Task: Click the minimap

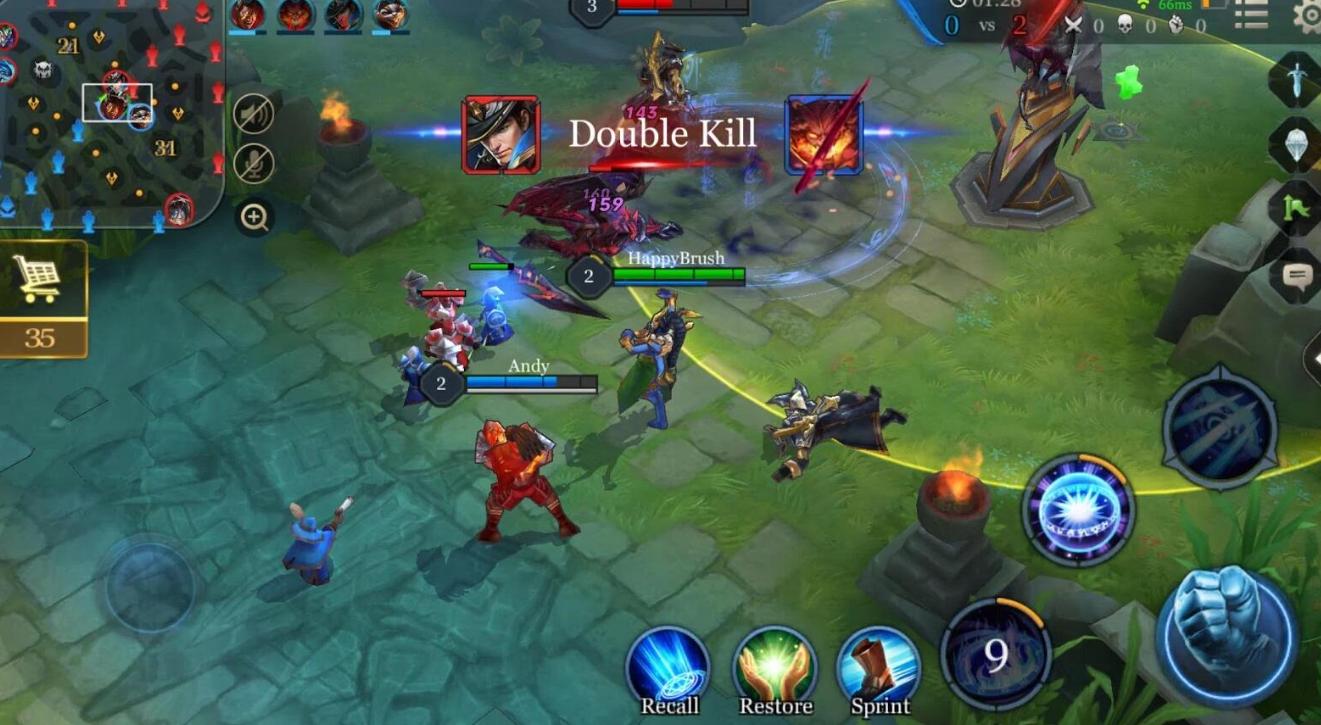Action: (110, 110)
